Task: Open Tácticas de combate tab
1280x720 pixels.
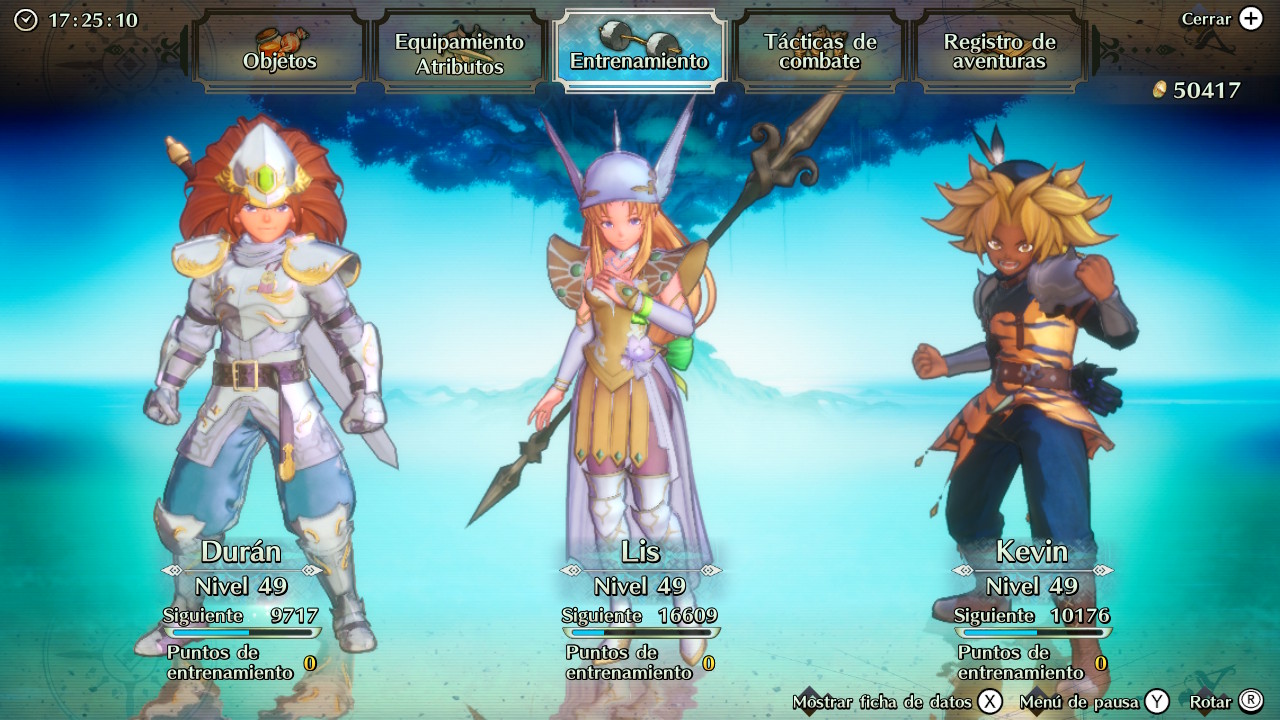Action: [x=820, y=52]
